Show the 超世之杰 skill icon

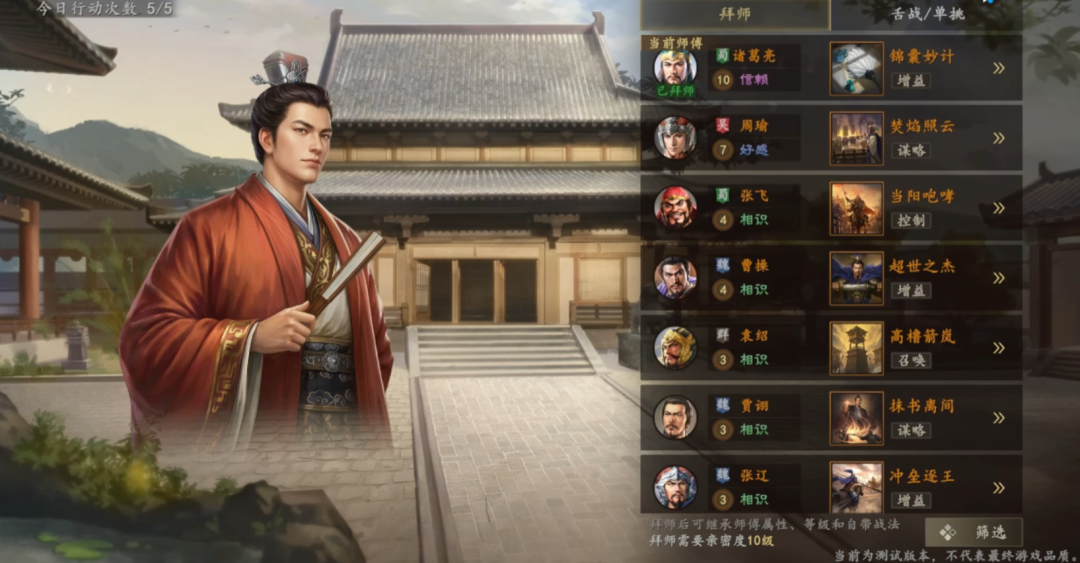tap(856, 278)
